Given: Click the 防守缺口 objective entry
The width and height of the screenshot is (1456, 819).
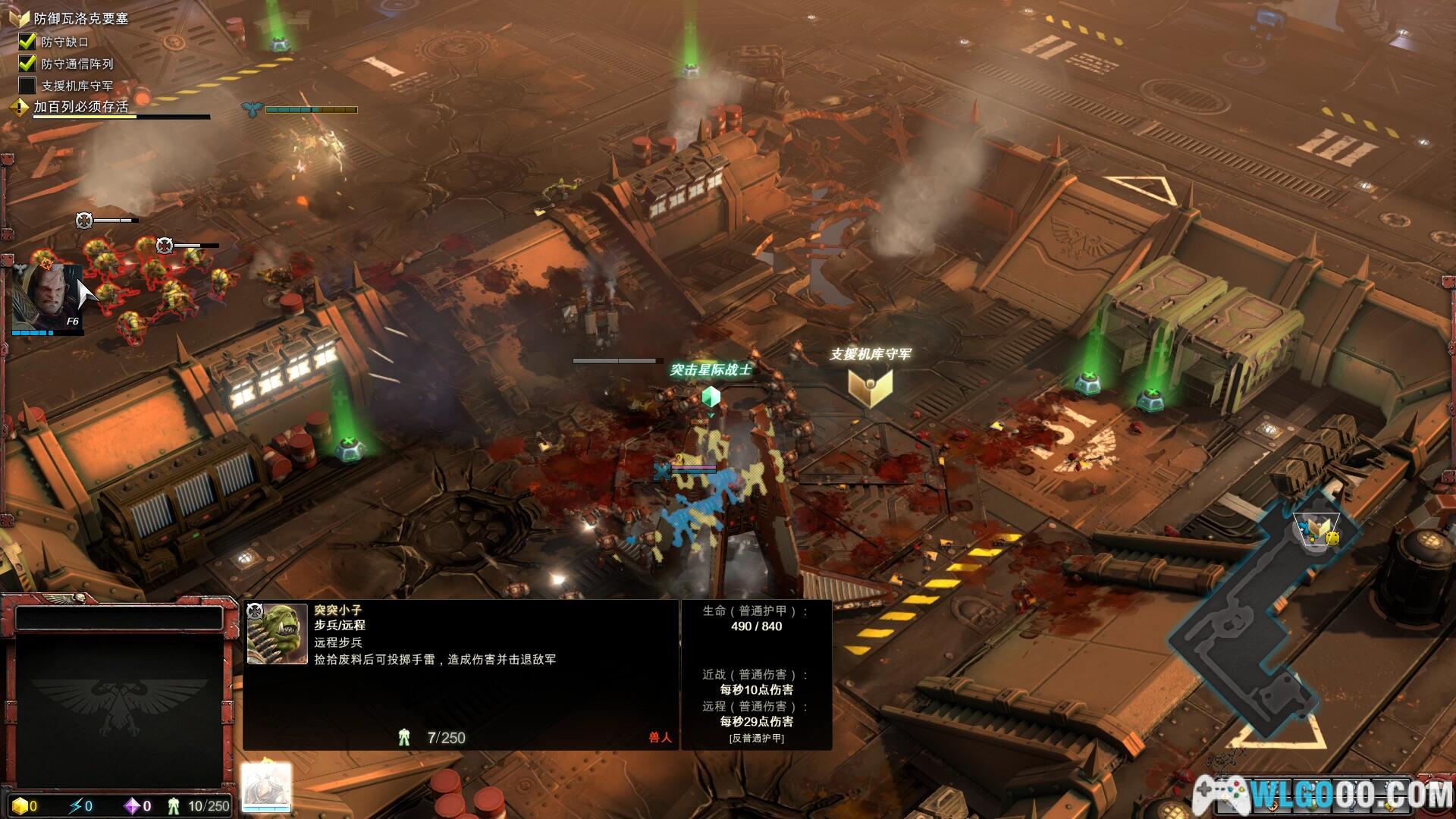Looking at the screenshot, I should coord(64,42).
